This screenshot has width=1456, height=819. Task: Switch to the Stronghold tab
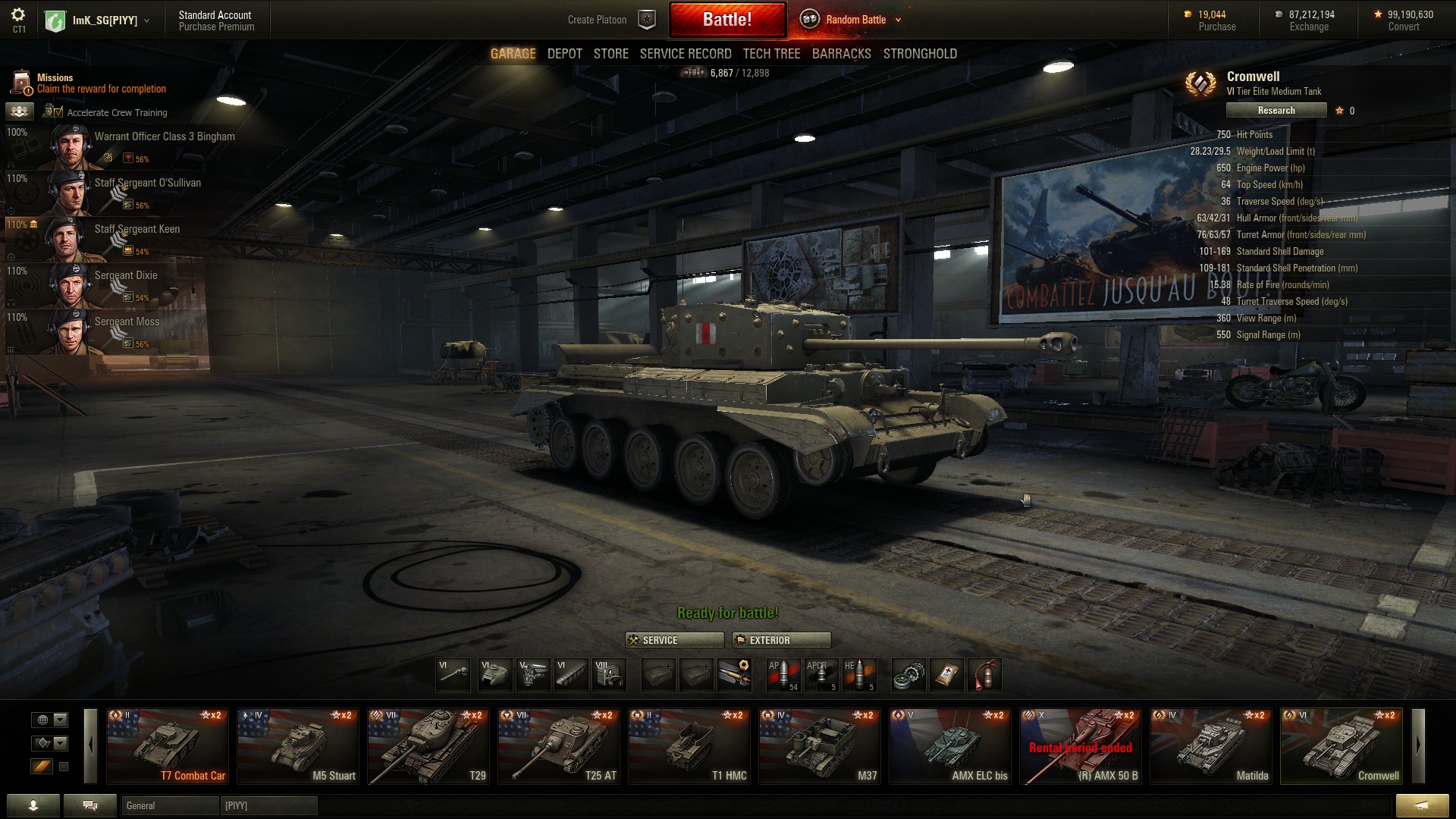pos(919,54)
